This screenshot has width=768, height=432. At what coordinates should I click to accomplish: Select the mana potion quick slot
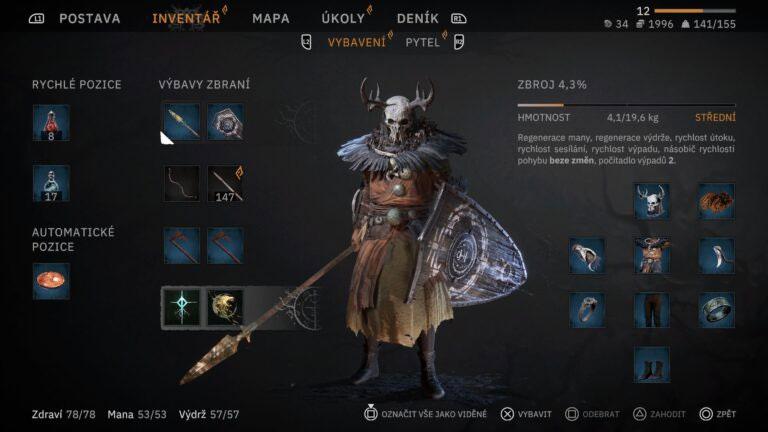(51, 184)
